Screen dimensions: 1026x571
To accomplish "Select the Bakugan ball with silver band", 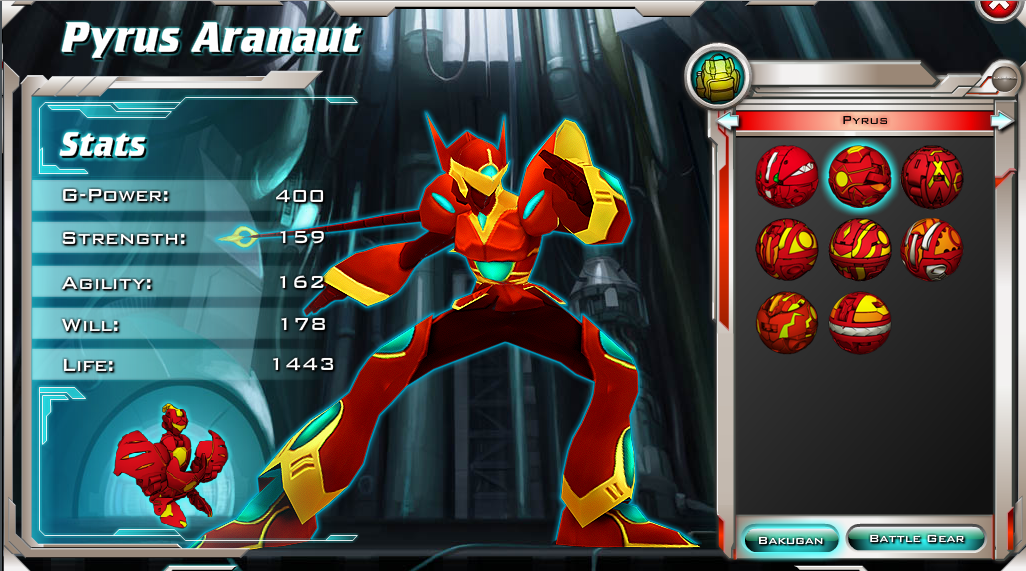I will (x=859, y=322).
